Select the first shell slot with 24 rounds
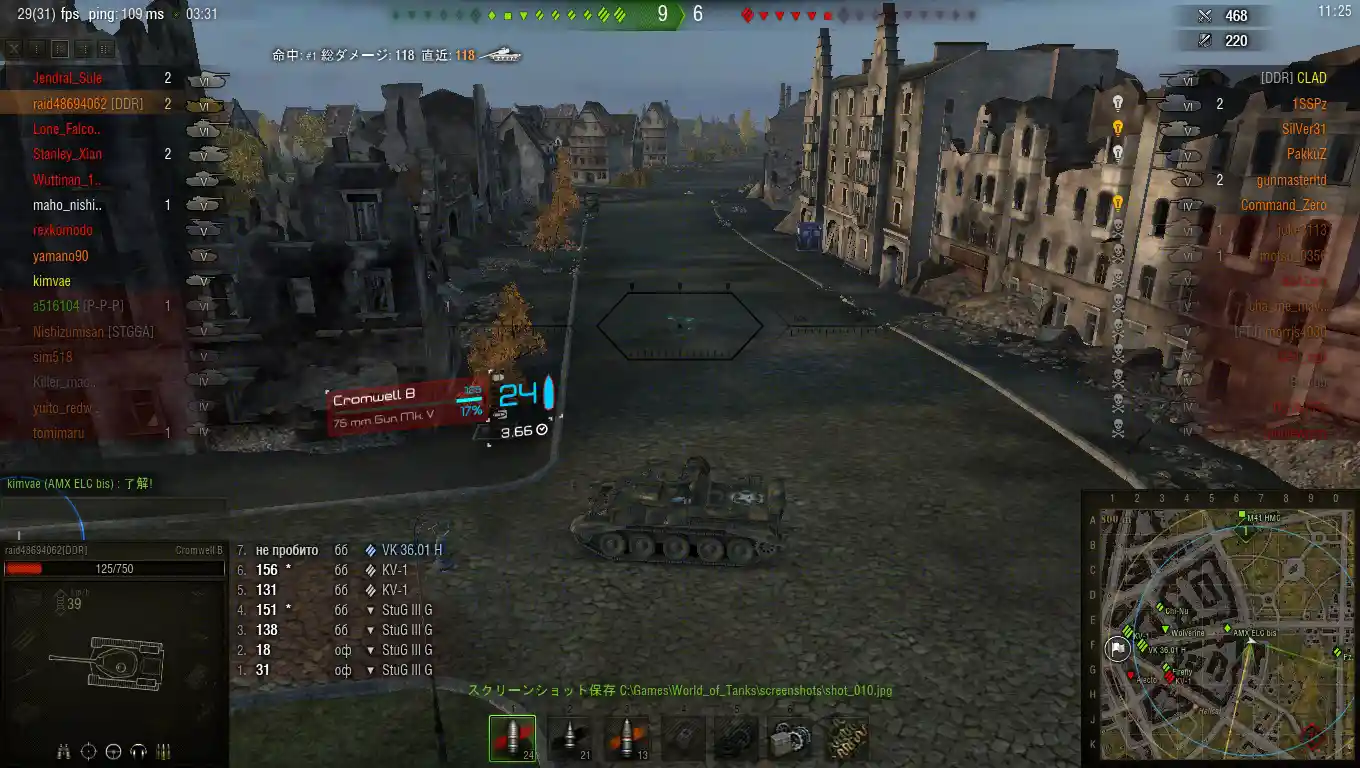The height and width of the screenshot is (768, 1360). coord(512,738)
